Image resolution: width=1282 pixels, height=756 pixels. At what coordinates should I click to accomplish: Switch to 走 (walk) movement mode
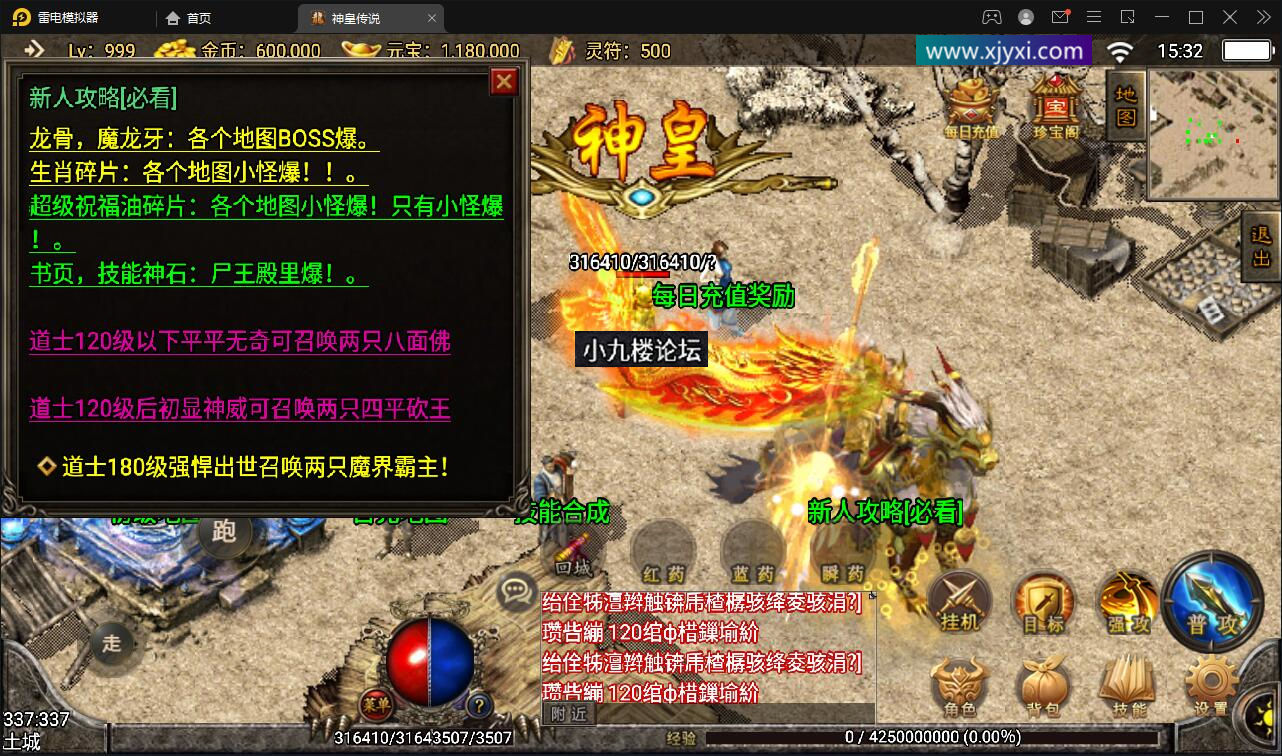click(x=113, y=645)
